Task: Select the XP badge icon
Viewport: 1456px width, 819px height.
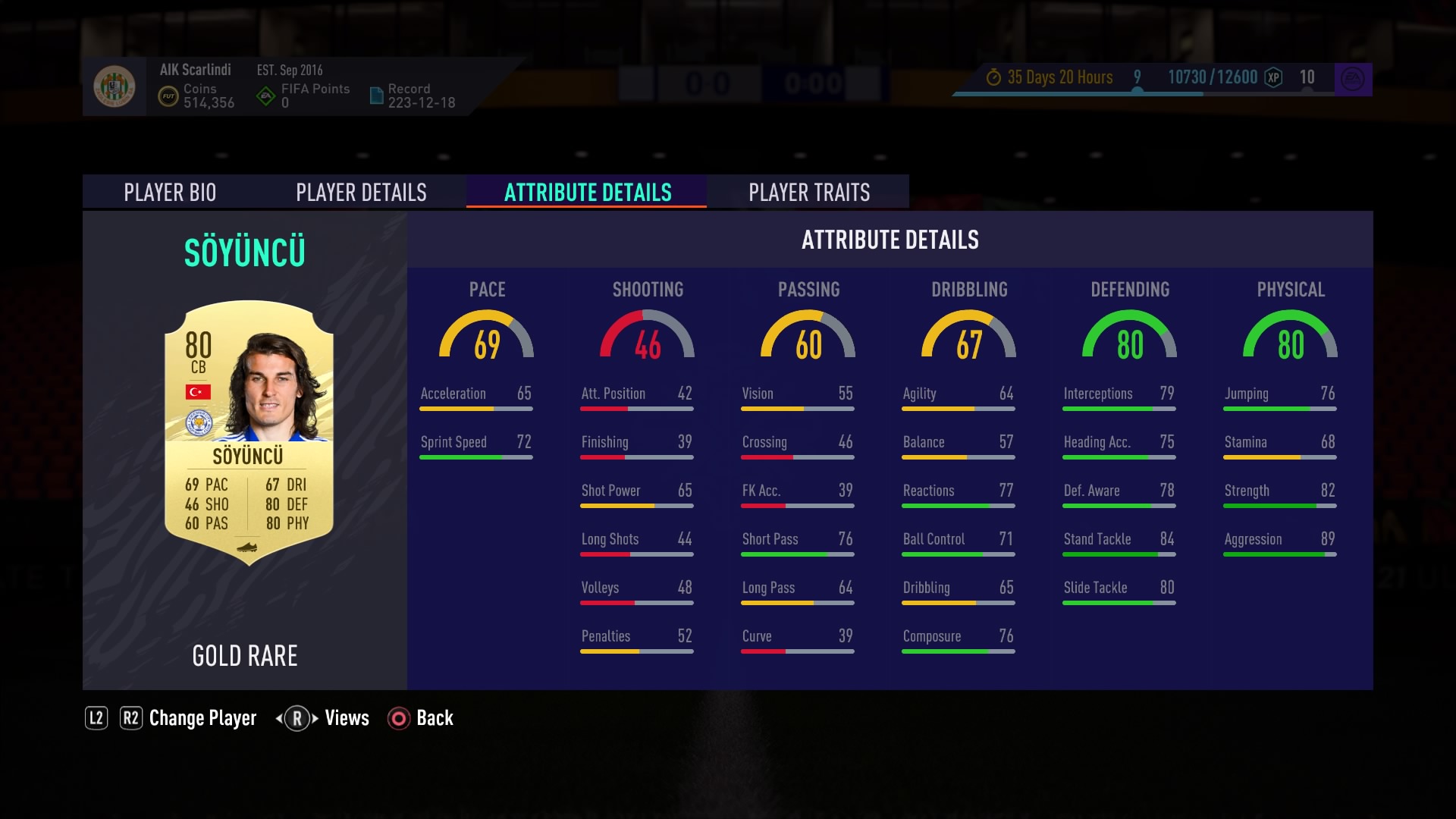Action: click(x=1273, y=77)
